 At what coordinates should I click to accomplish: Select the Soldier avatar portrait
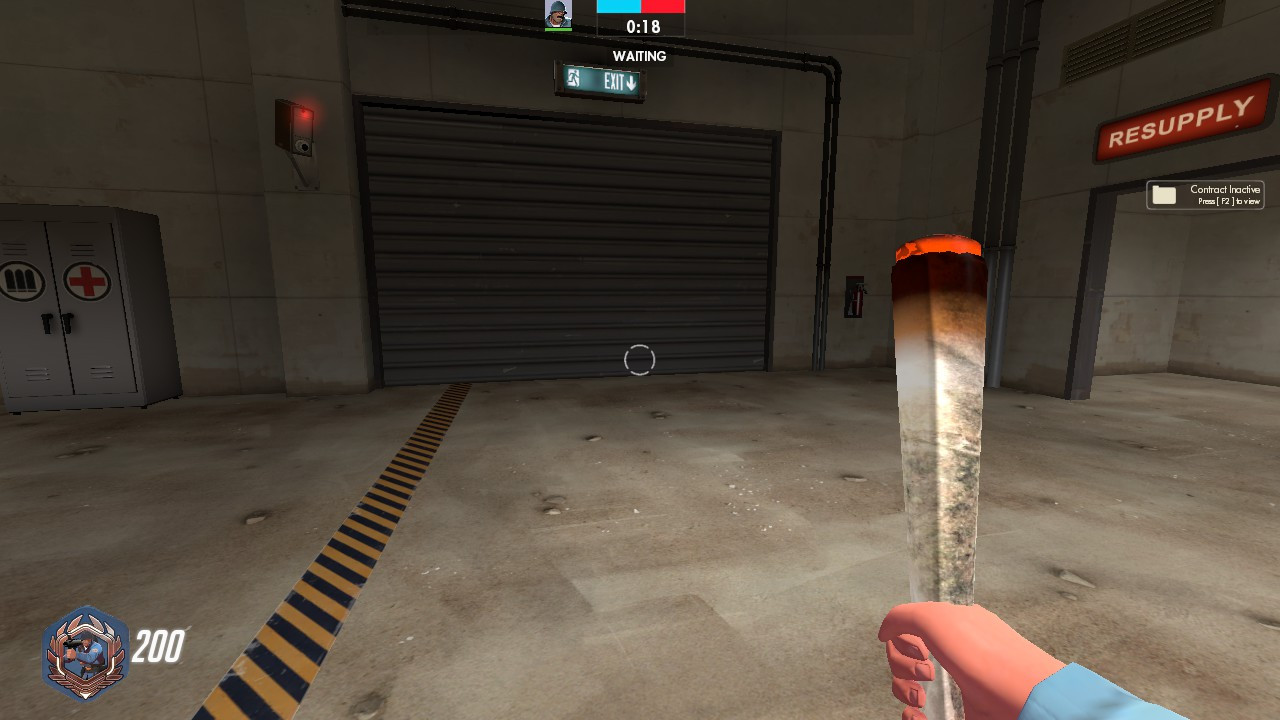click(558, 14)
